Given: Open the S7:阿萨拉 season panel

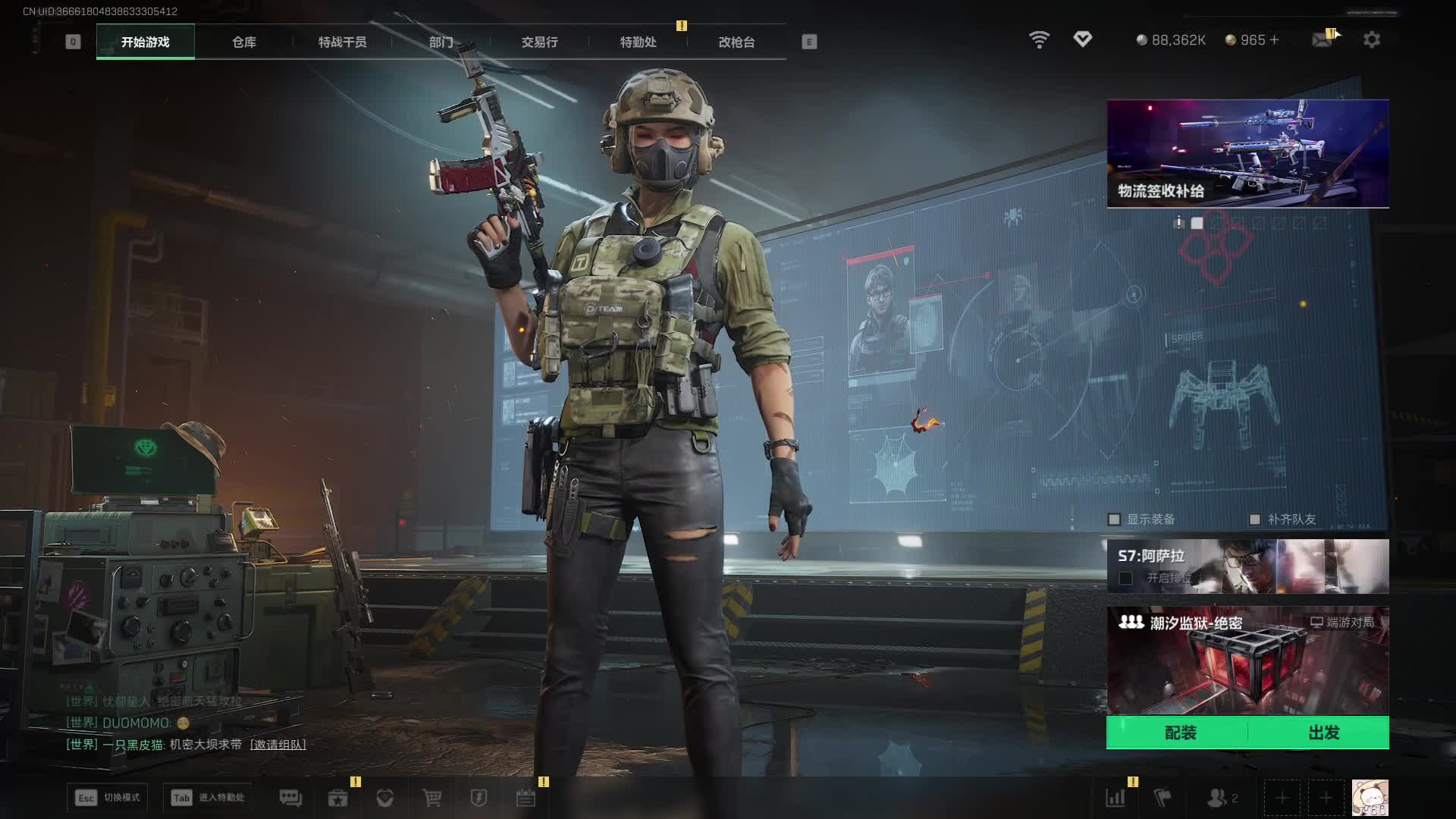Looking at the screenshot, I should click(x=1247, y=566).
